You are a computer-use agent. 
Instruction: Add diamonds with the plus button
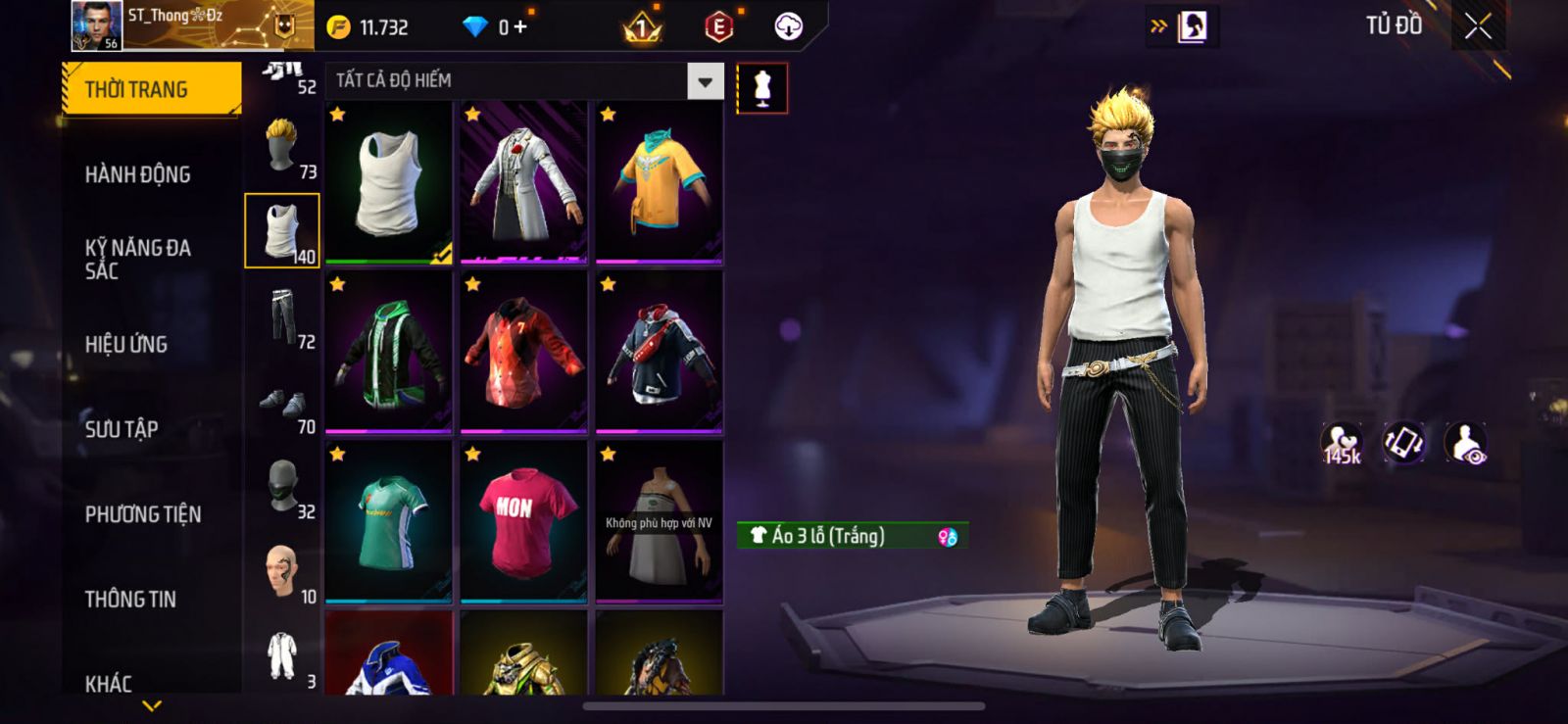[520, 27]
